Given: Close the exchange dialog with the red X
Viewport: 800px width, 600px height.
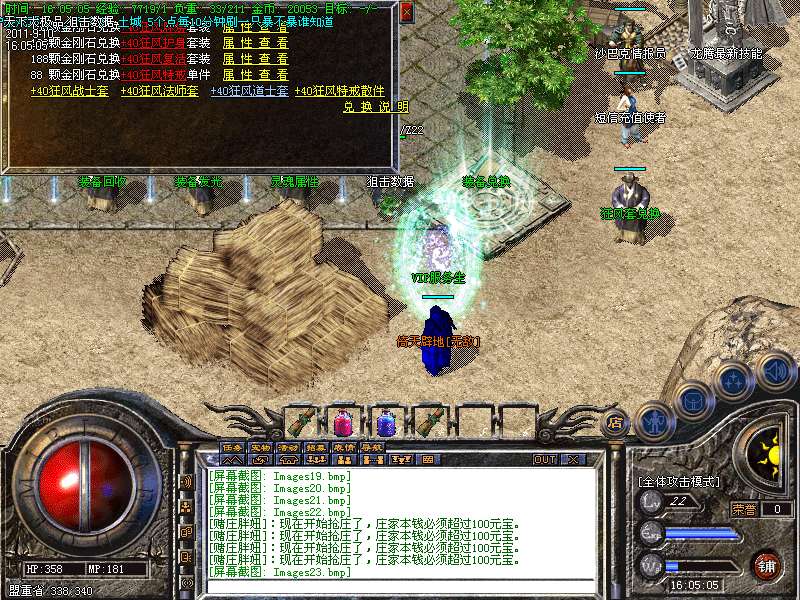Looking at the screenshot, I should (x=406, y=13).
